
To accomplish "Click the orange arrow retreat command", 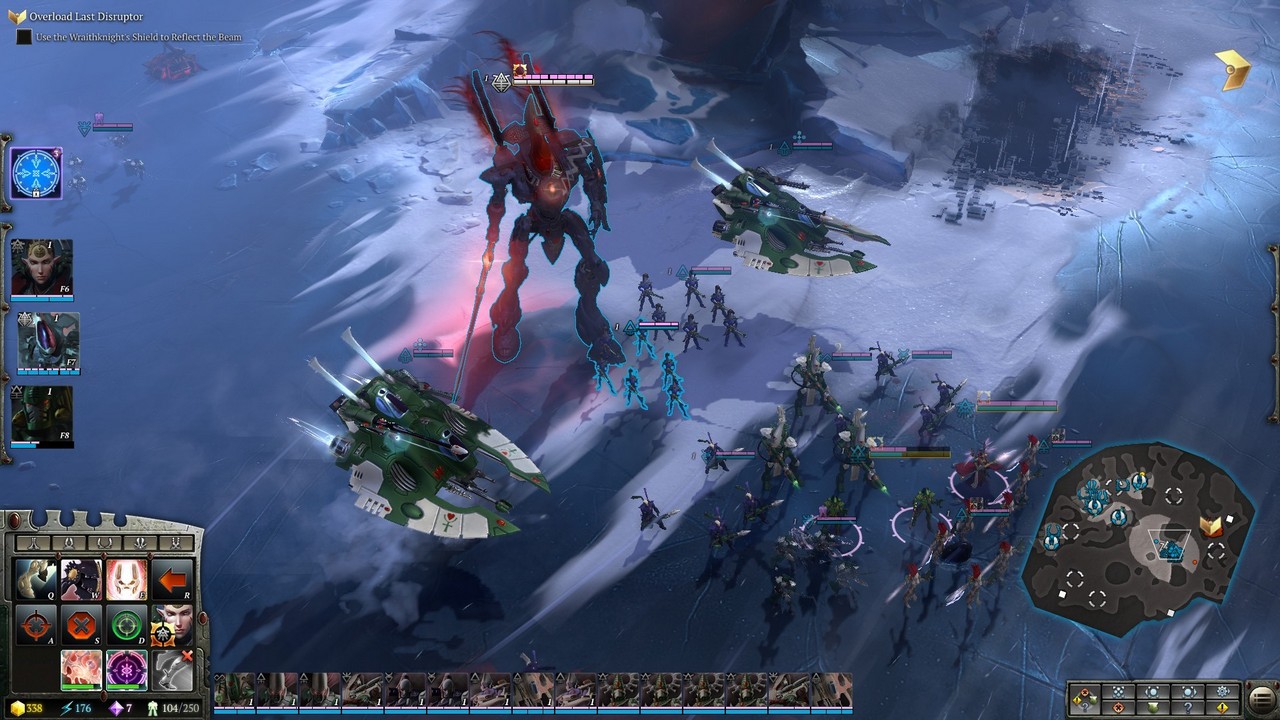I will point(173,580).
